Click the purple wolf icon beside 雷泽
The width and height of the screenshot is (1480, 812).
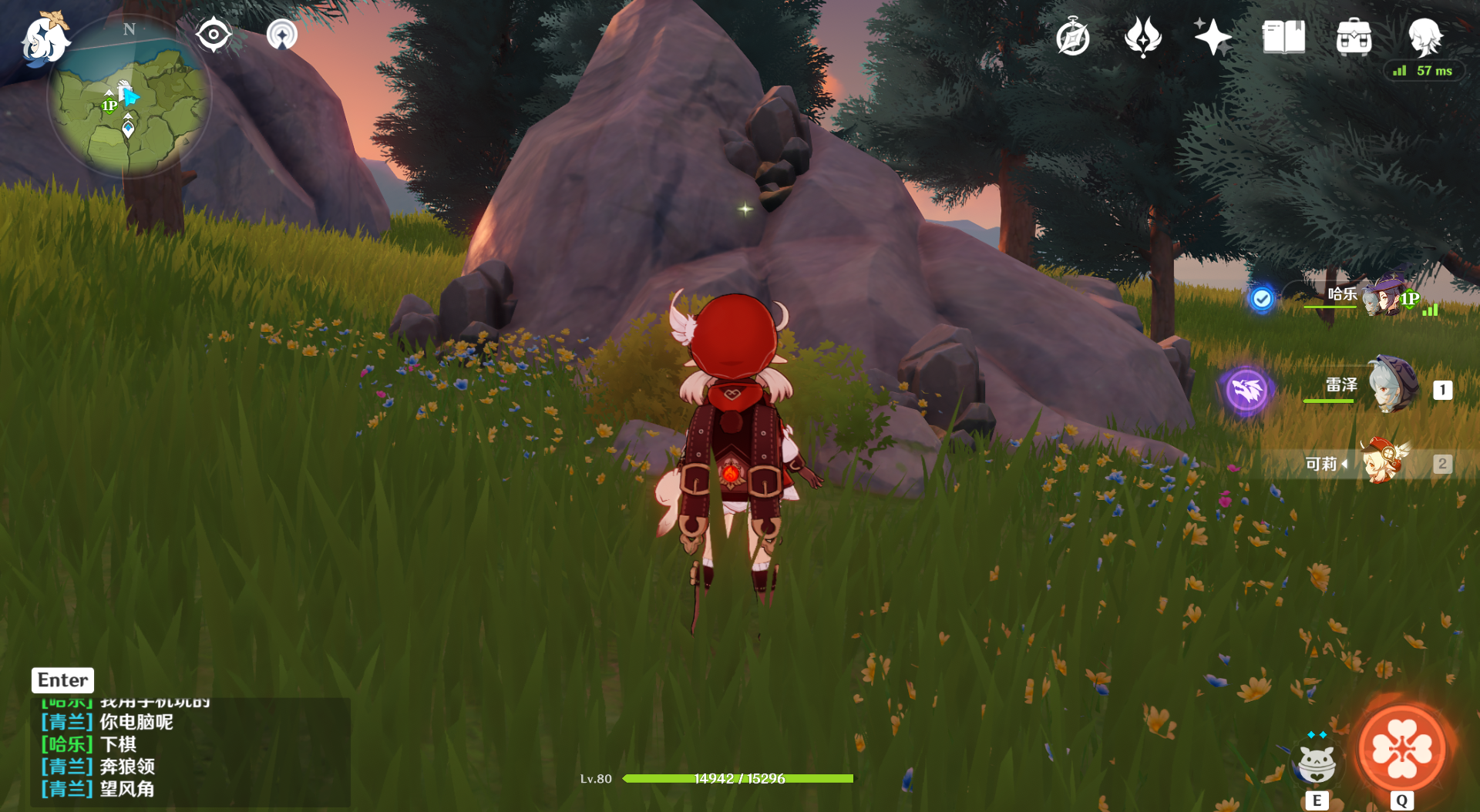tap(1246, 390)
